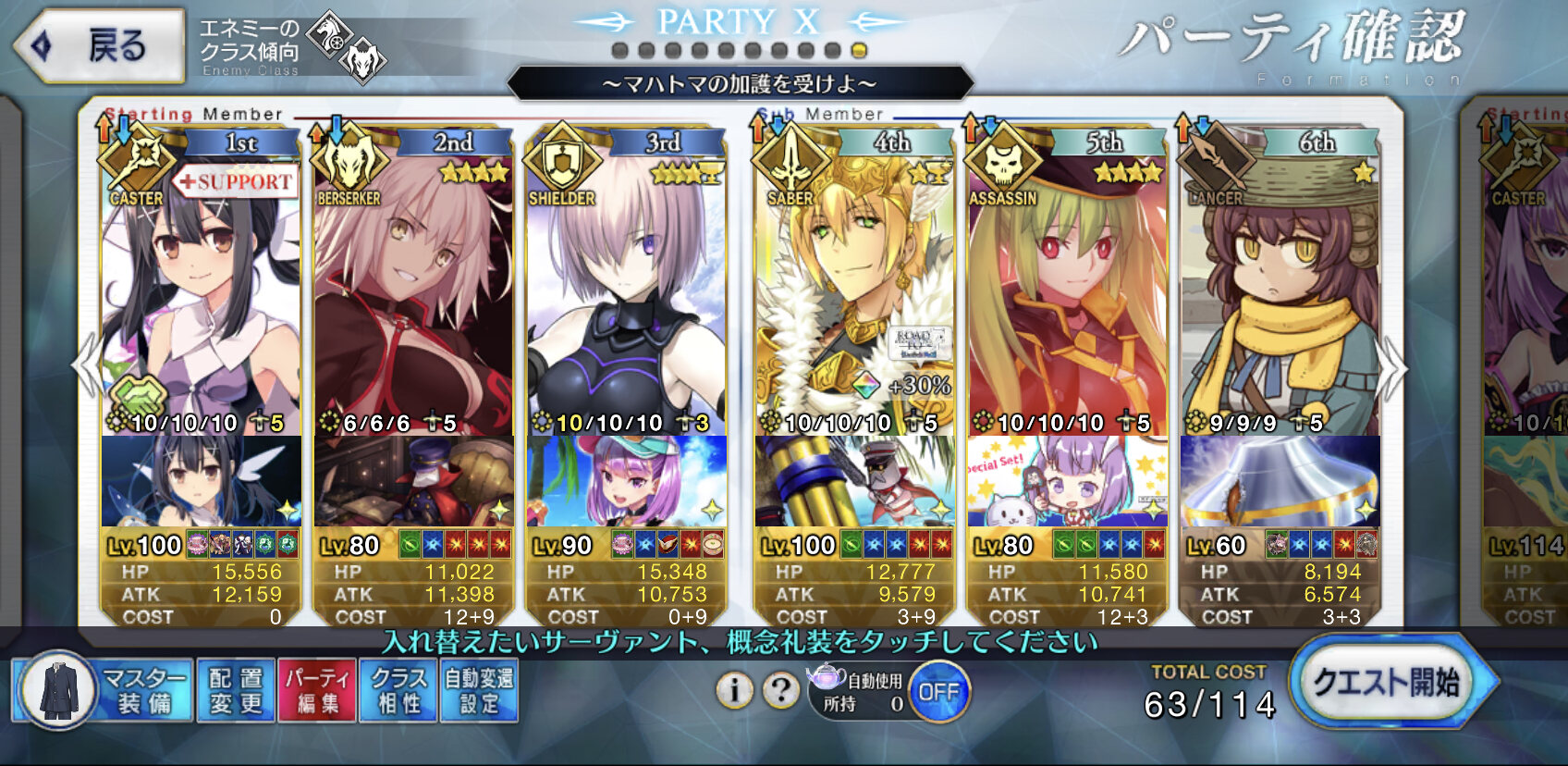View the enemy class tendency icons

[x=346, y=46]
